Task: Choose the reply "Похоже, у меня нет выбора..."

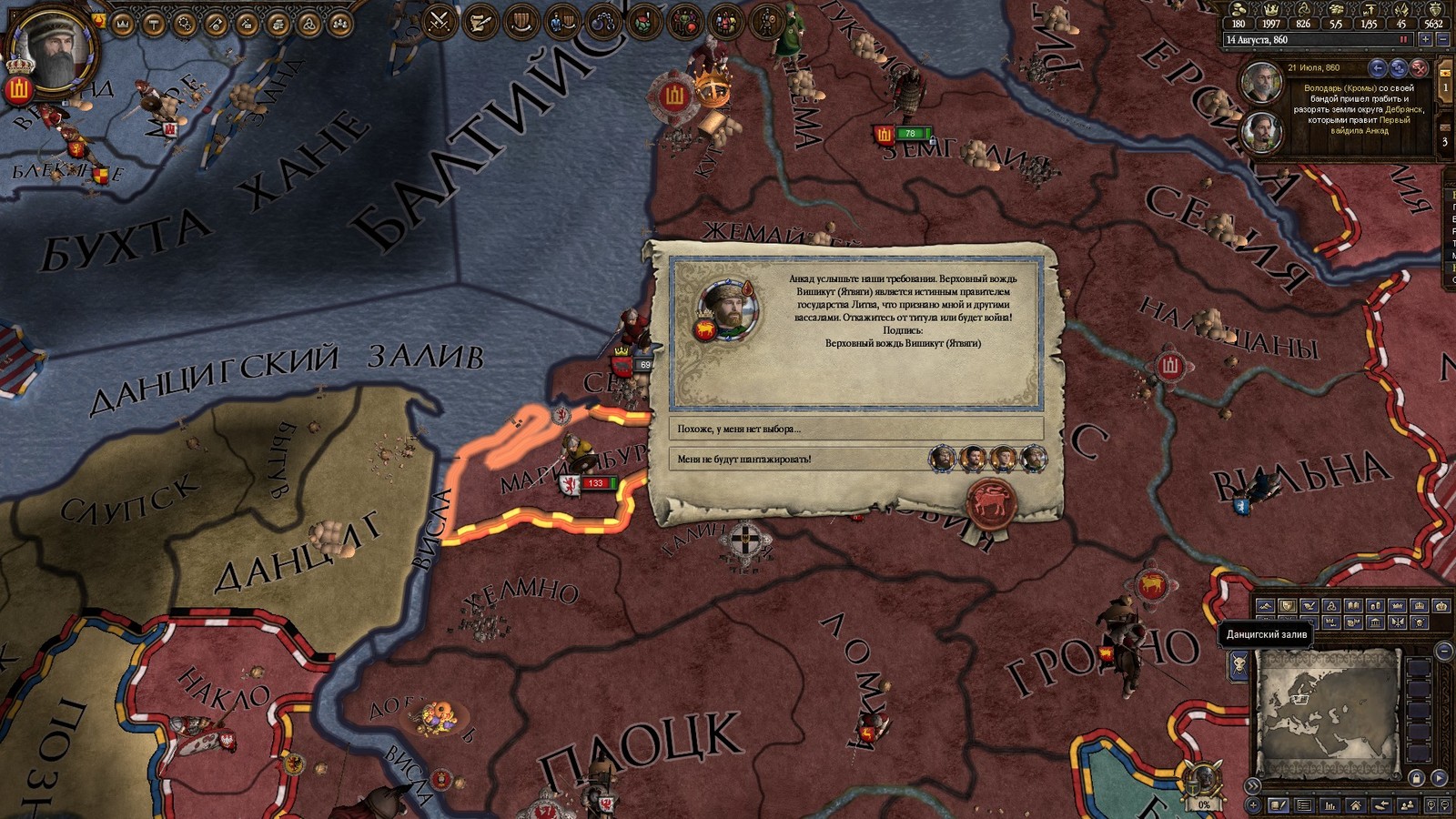Action: [x=855, y=429]
